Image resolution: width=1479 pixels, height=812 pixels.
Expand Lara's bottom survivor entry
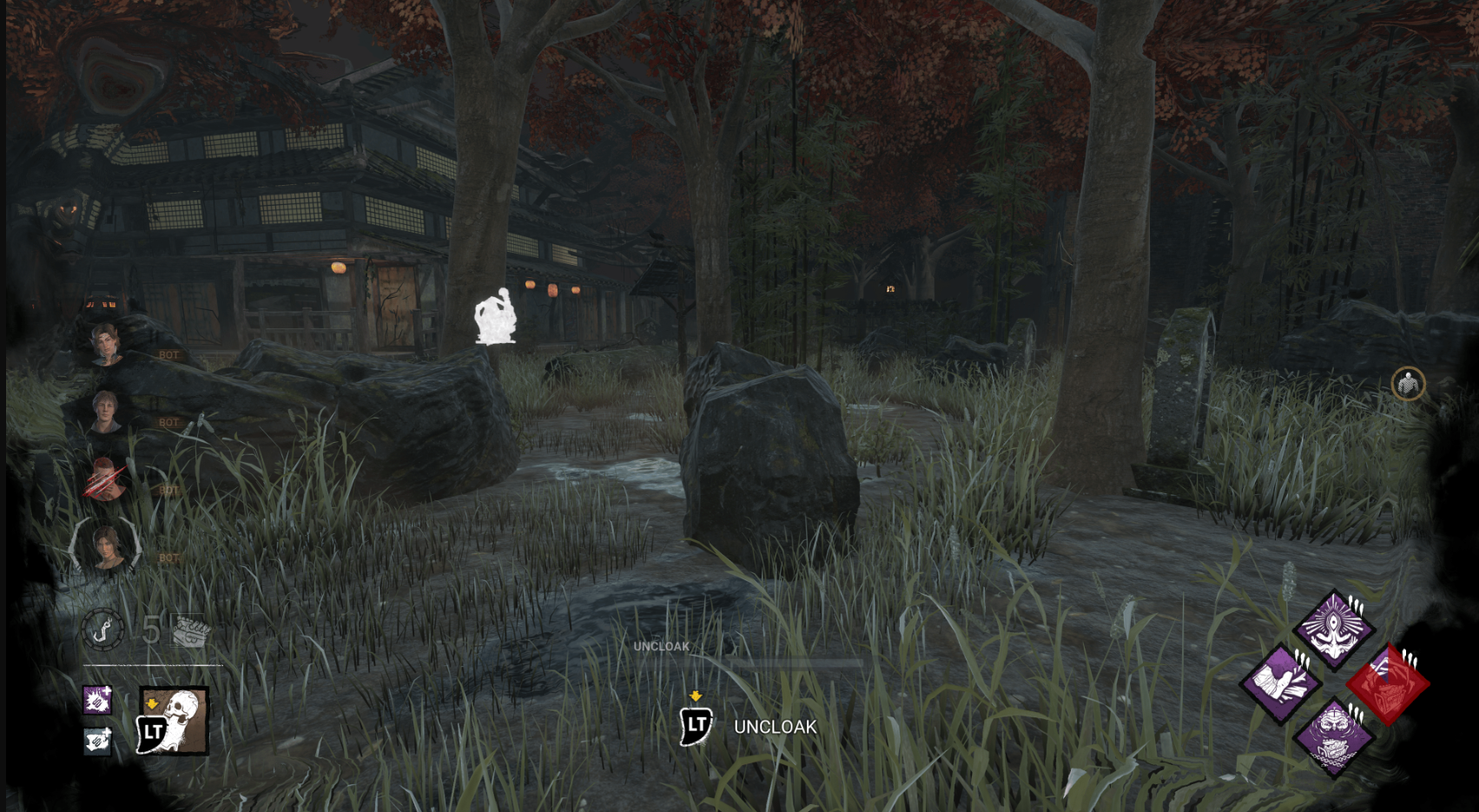pos(104,551)
